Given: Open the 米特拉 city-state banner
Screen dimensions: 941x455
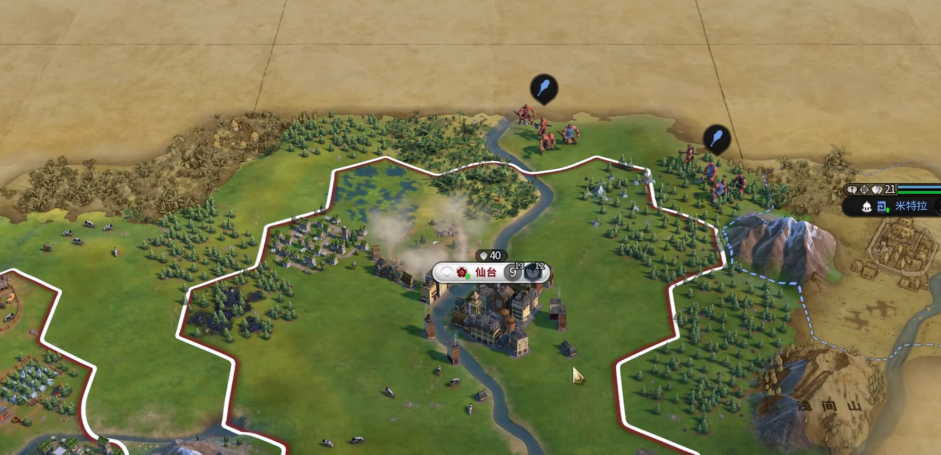Looking at the screenshot, I should click(x=910, y=207).
